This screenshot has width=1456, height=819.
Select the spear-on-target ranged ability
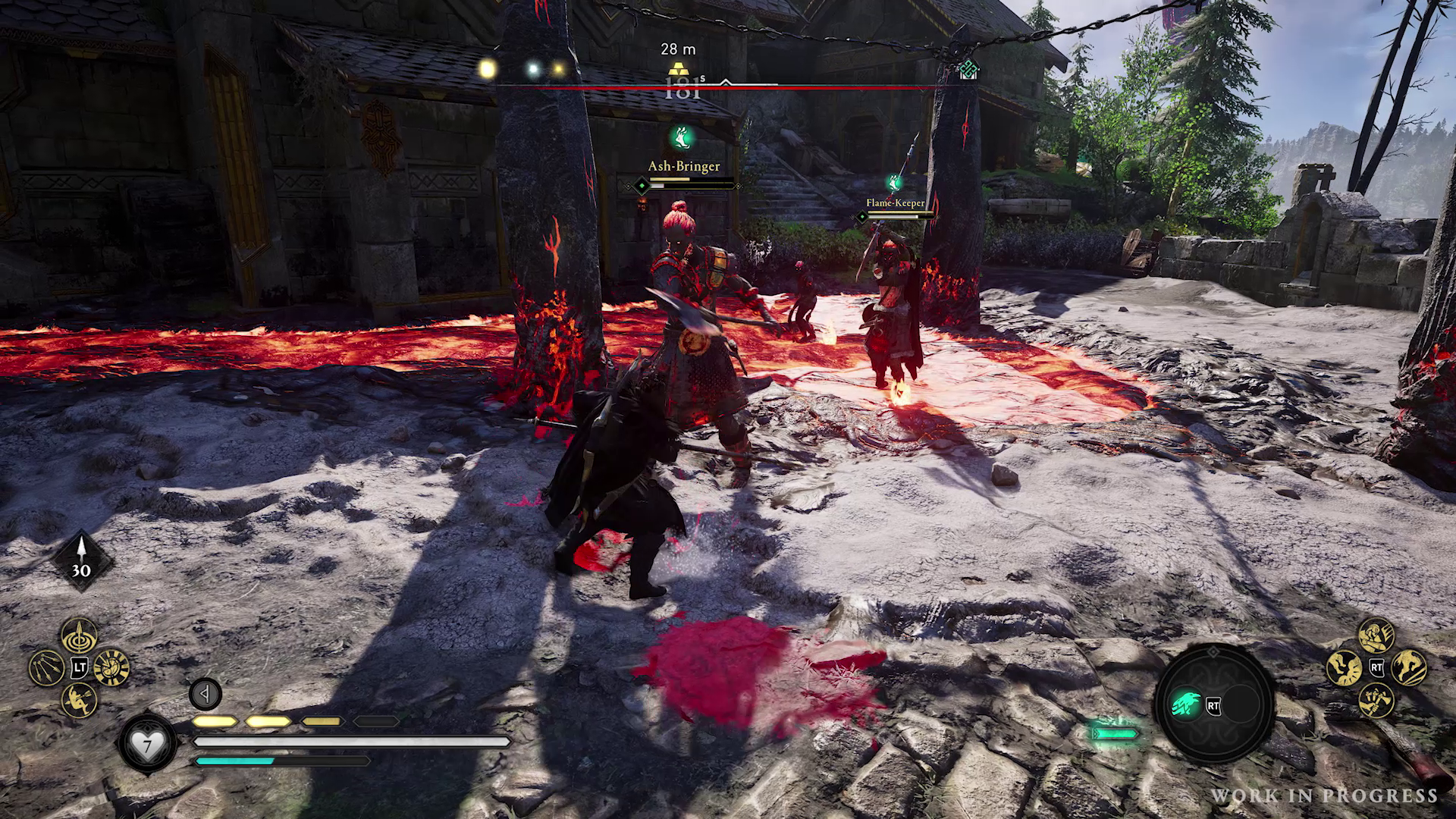point(79,635)
